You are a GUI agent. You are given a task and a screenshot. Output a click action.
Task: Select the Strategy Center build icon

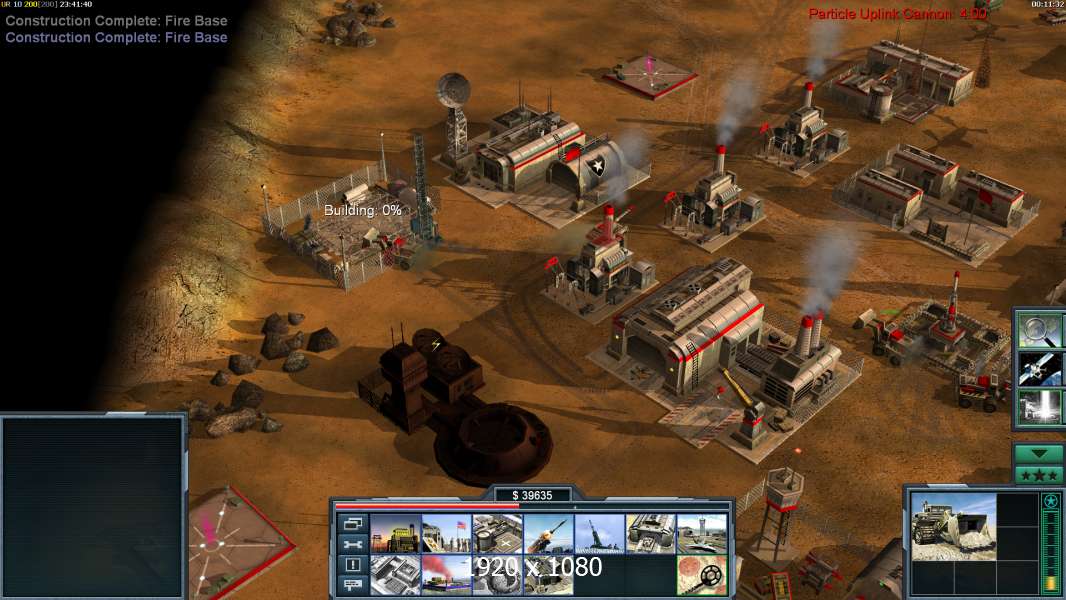(x=395, y=575)
